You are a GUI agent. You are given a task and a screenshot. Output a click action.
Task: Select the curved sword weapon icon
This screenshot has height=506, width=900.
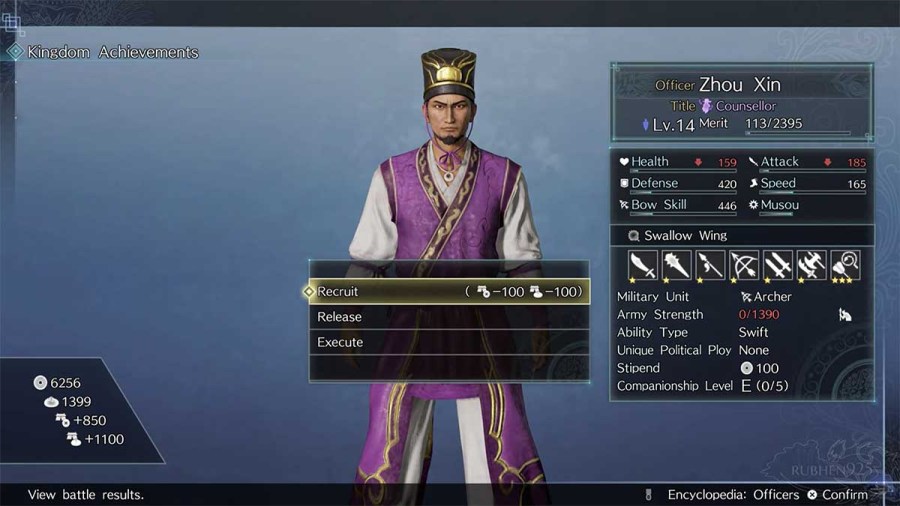642,265
